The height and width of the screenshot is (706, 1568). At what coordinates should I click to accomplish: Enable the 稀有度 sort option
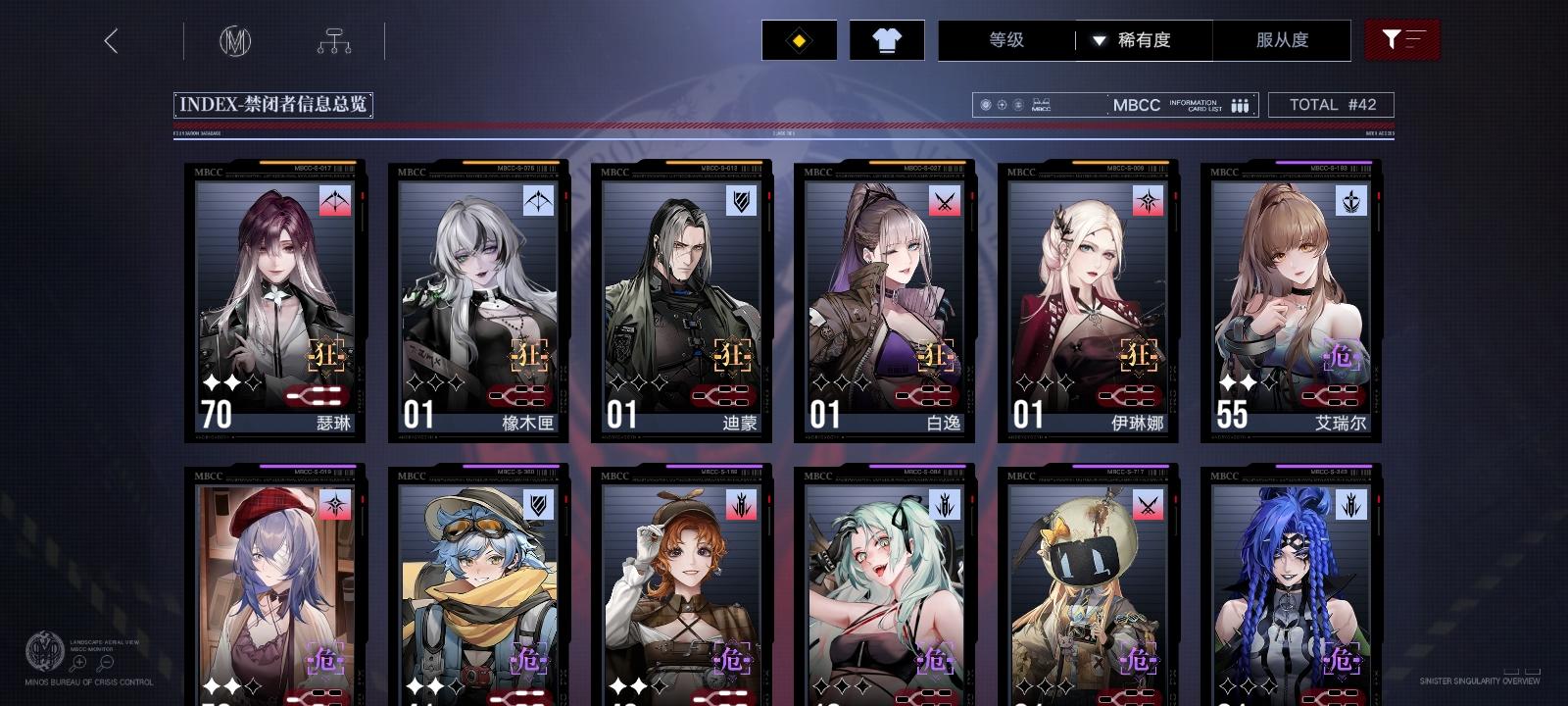(1145, 40)
